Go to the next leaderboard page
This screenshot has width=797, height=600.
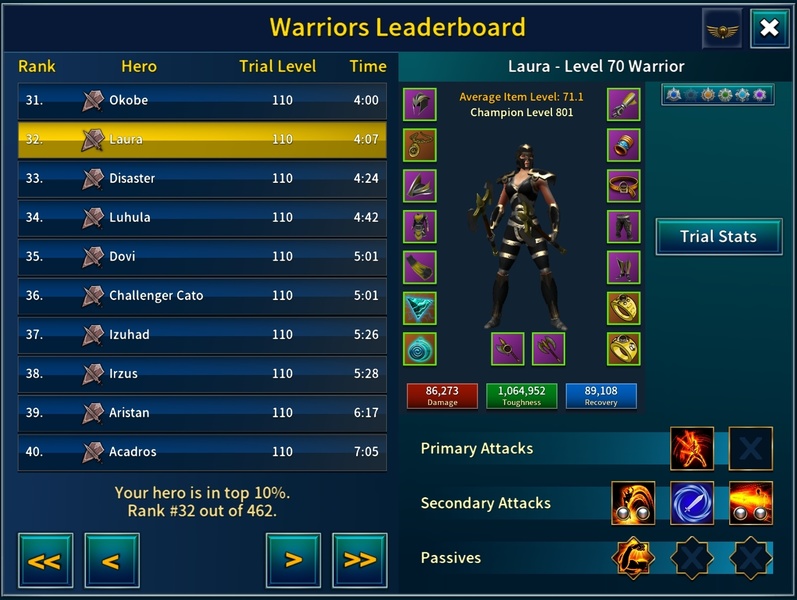click(x=293, y=560)
